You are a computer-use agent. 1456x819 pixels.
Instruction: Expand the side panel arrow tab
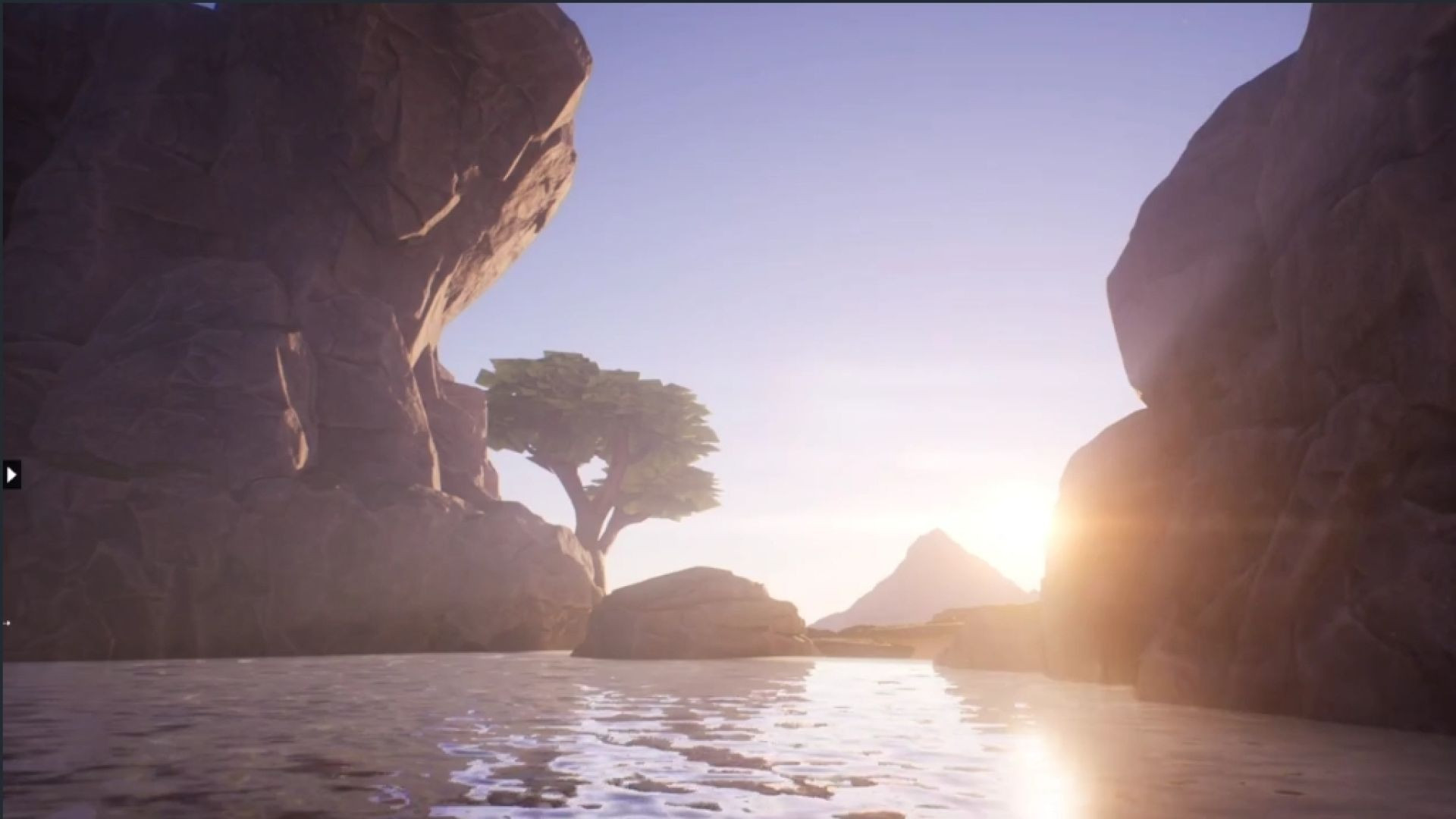[11, 475]
